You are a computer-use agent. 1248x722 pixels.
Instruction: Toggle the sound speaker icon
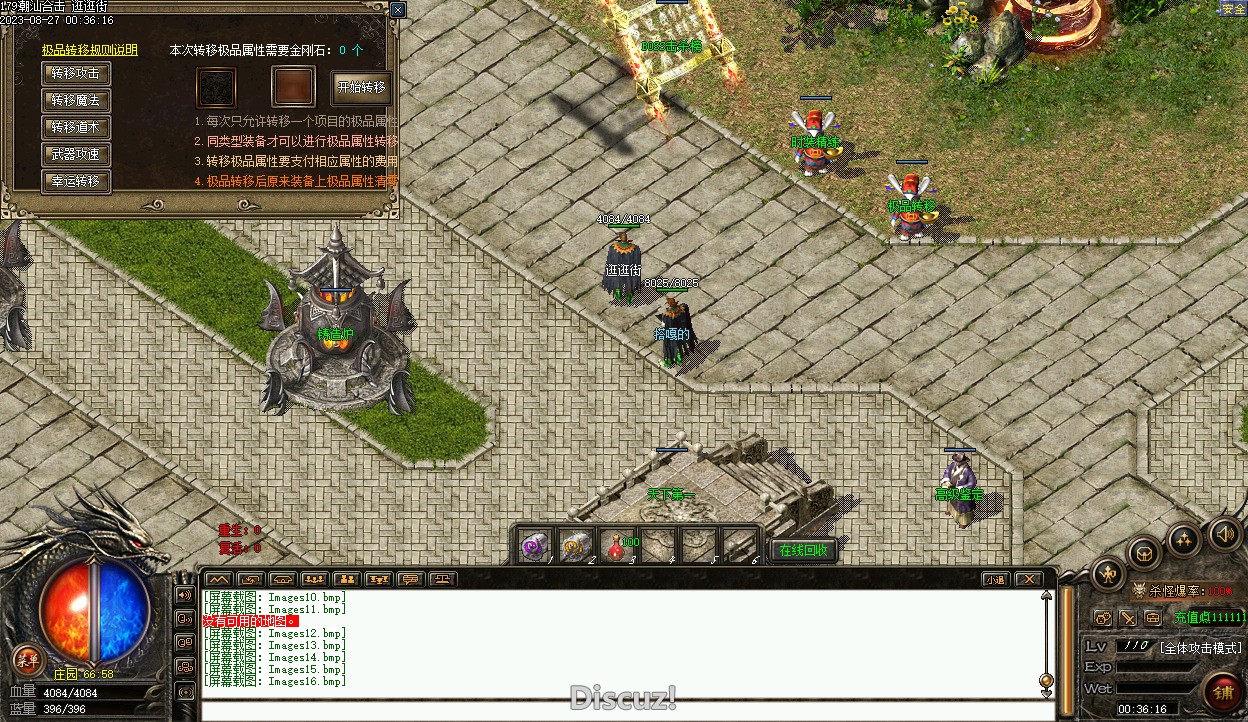[x=1225, y=533]
